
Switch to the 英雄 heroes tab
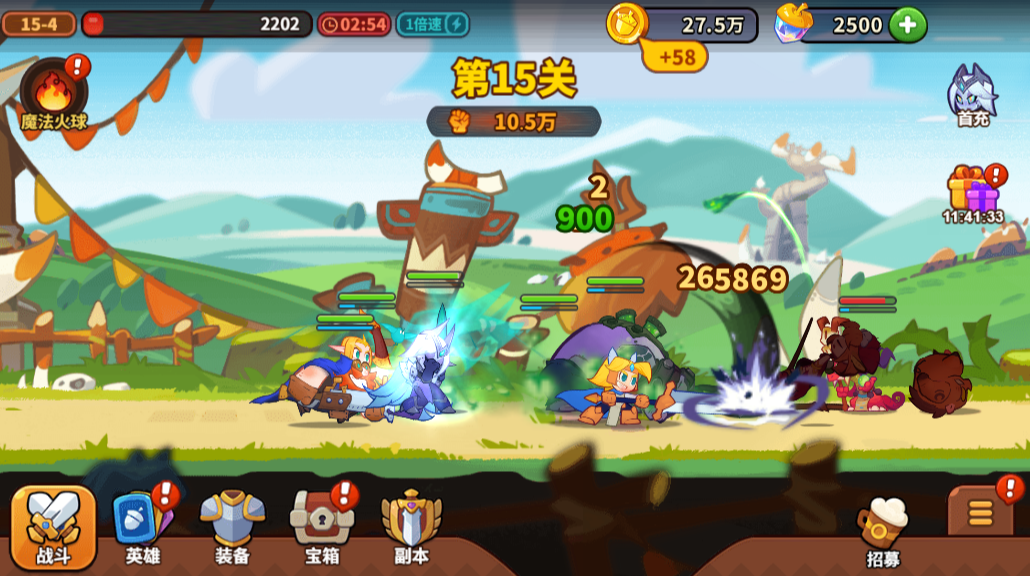[x=142, y=527]
